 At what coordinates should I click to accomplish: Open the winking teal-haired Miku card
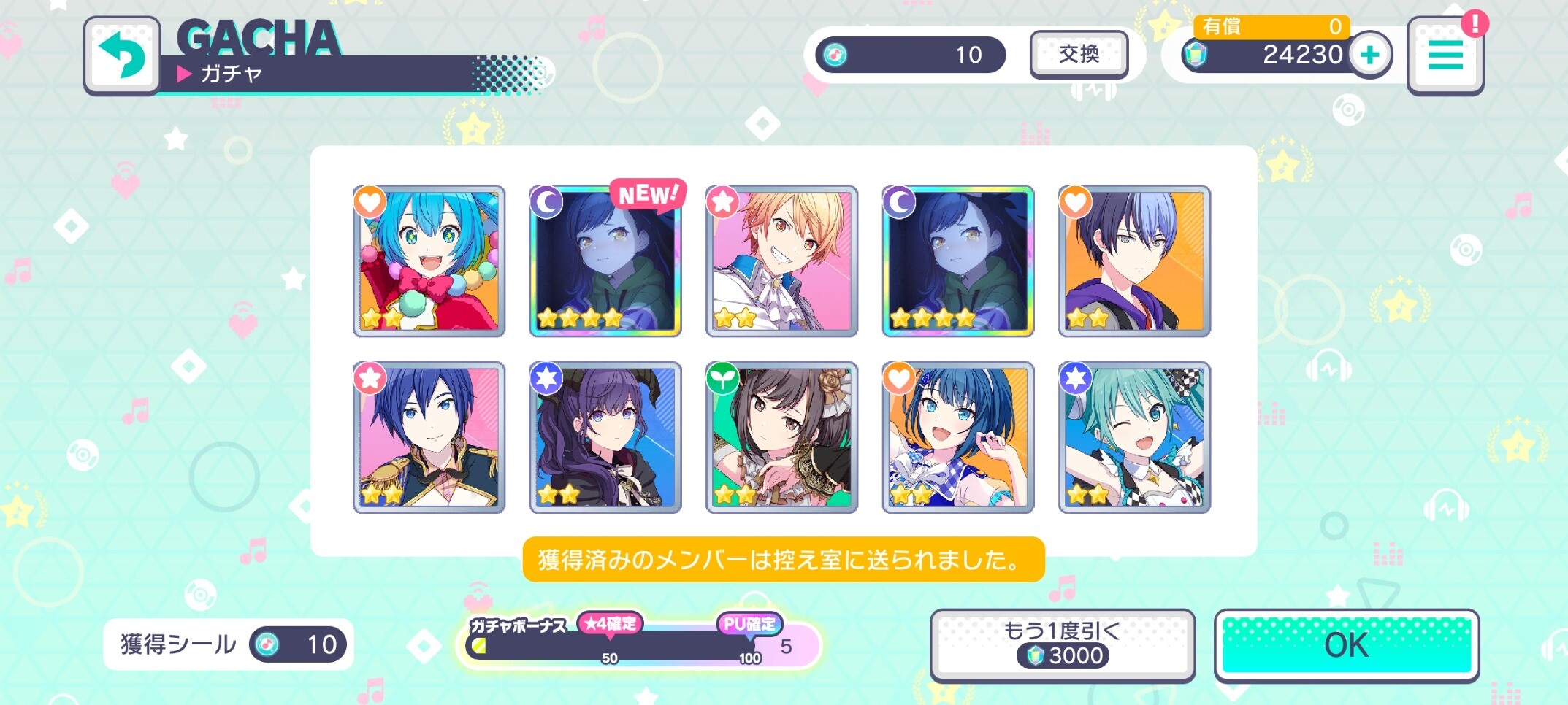1134,437
